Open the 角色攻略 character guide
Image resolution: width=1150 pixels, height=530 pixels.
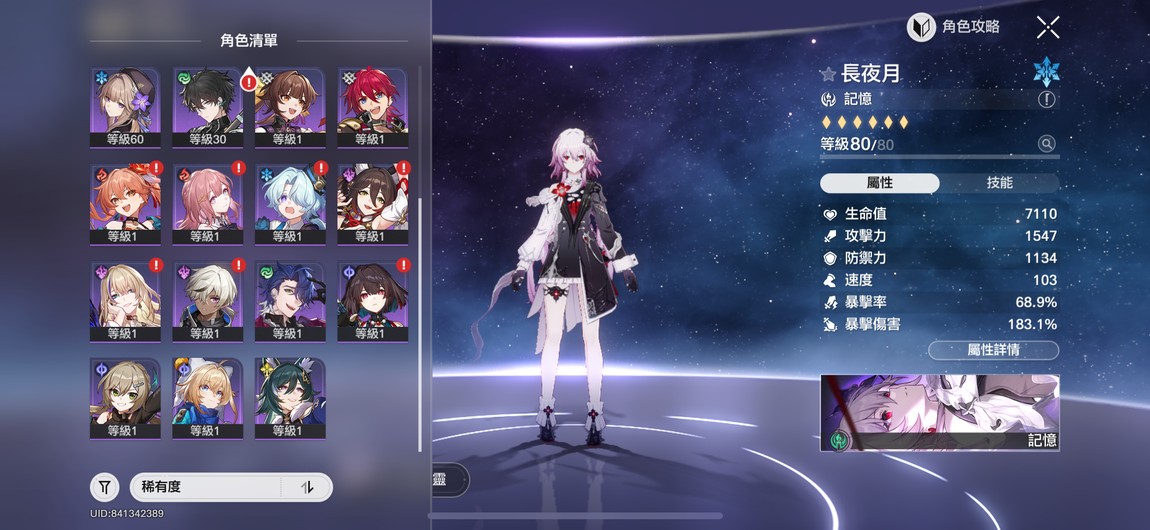[x=953, y=27]
